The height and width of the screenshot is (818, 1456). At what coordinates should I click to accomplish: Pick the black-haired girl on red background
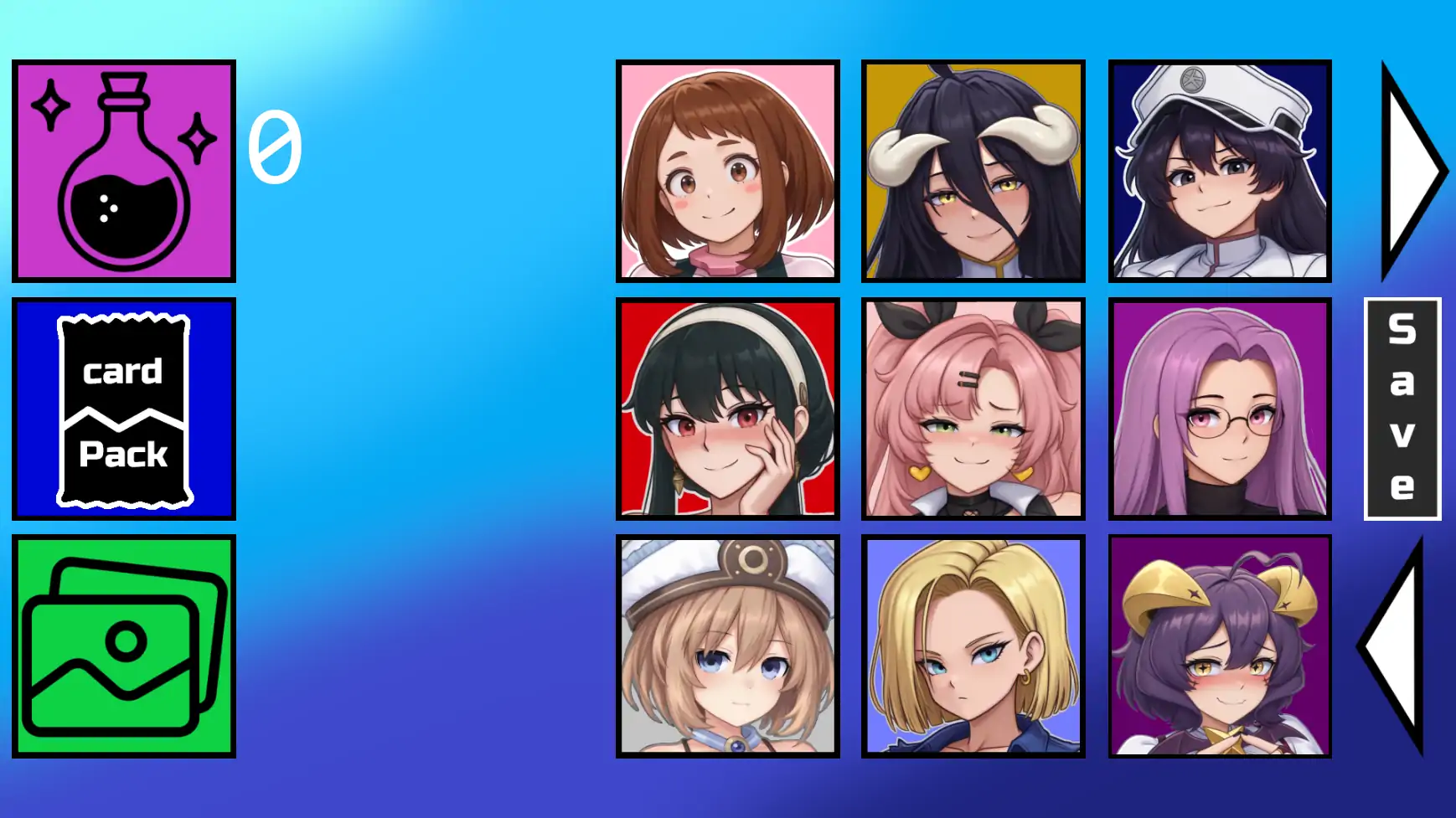coord(727,409)
